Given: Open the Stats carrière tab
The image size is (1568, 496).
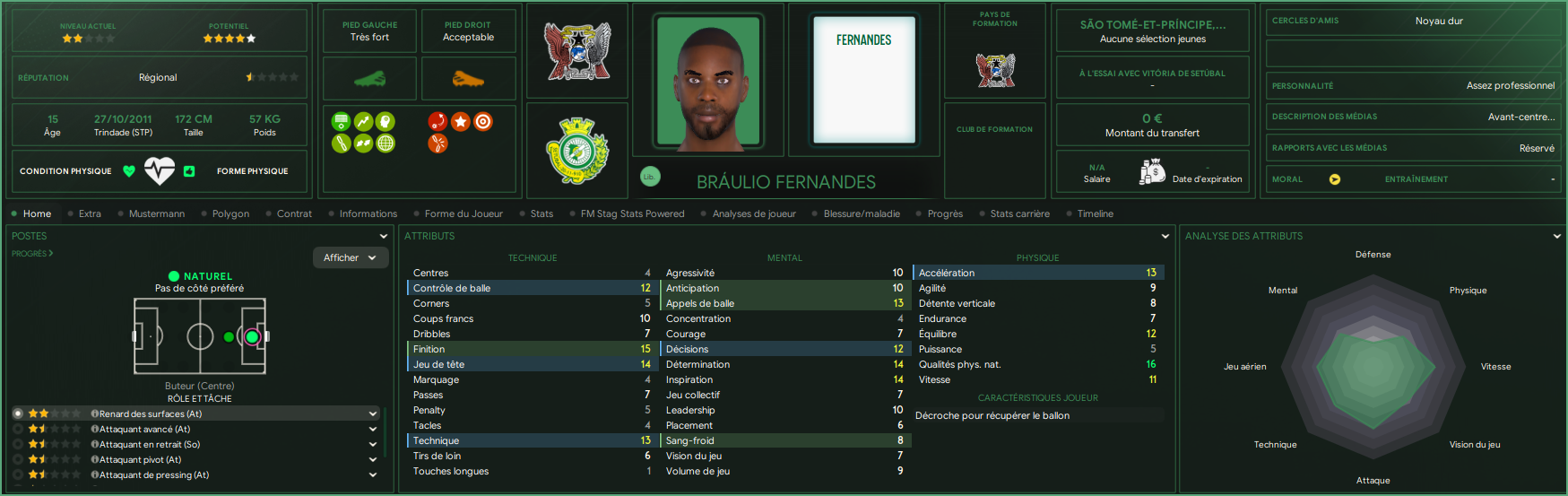Looking at the screenshot, I should coord(1019,213).
